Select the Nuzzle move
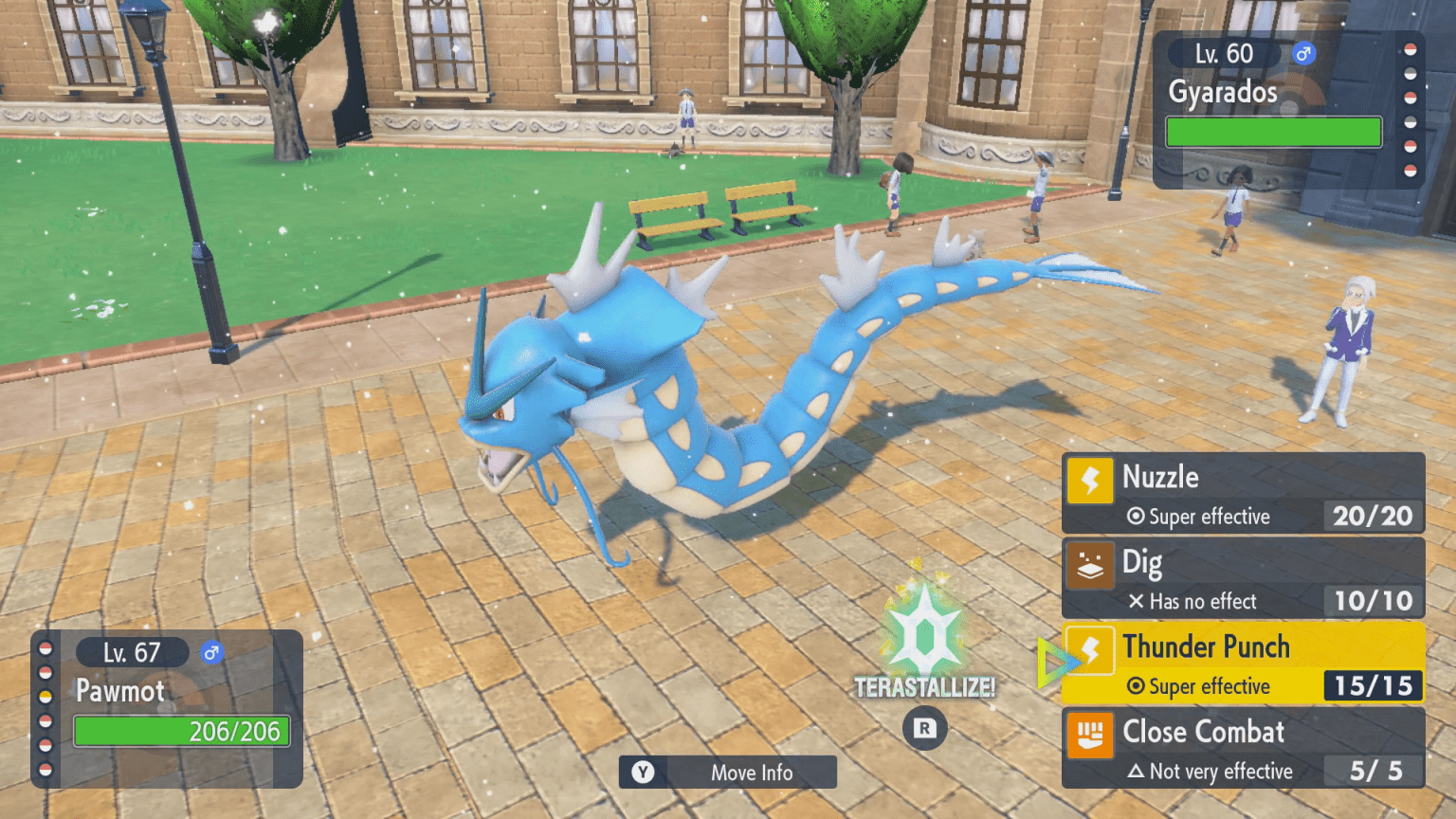 pos(1243,494)
